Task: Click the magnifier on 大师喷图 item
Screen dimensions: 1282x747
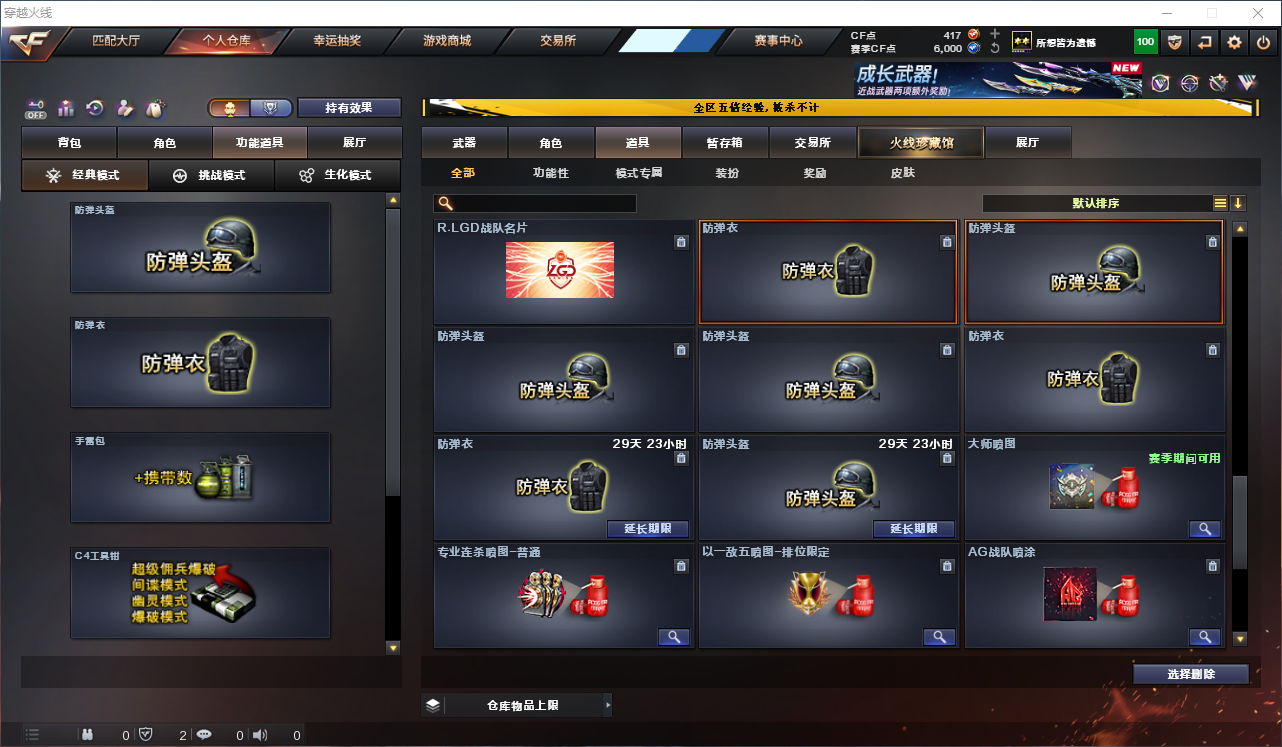Action: [x=1204, y=528]
